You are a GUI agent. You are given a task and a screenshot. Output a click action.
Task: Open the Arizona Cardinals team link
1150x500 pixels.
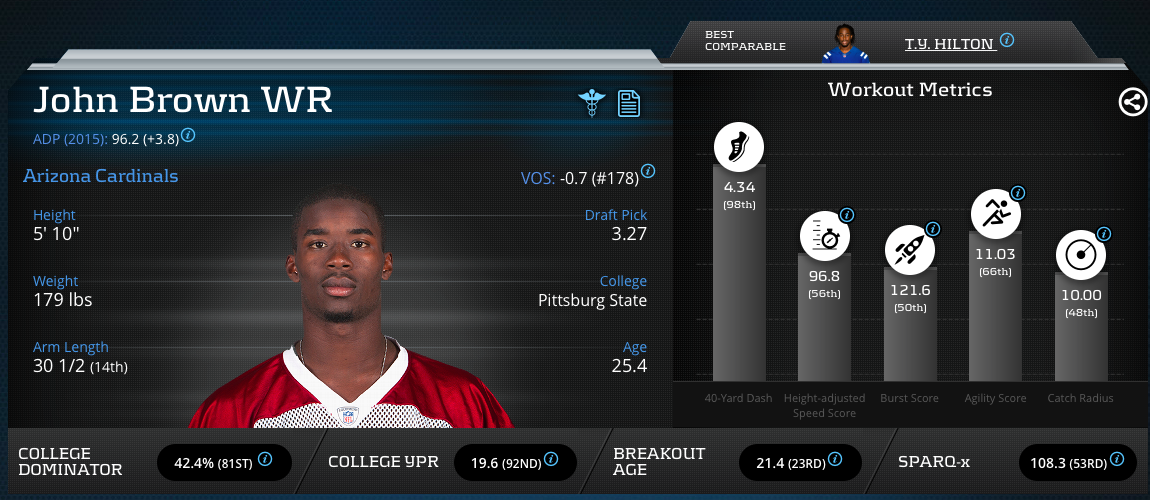tap(100, 177)
